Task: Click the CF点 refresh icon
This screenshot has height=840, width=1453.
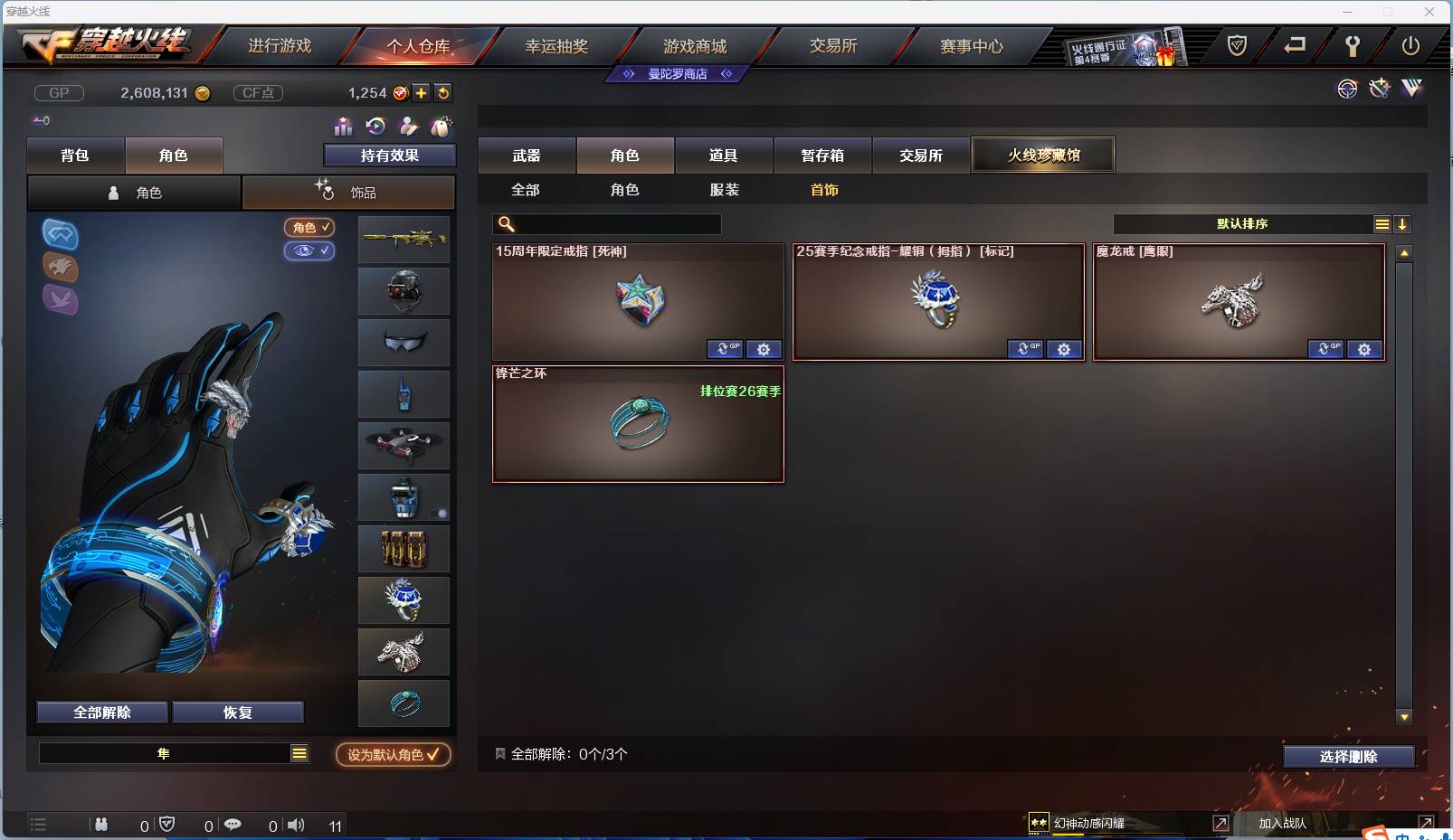Action: click(x=442, y=92)
